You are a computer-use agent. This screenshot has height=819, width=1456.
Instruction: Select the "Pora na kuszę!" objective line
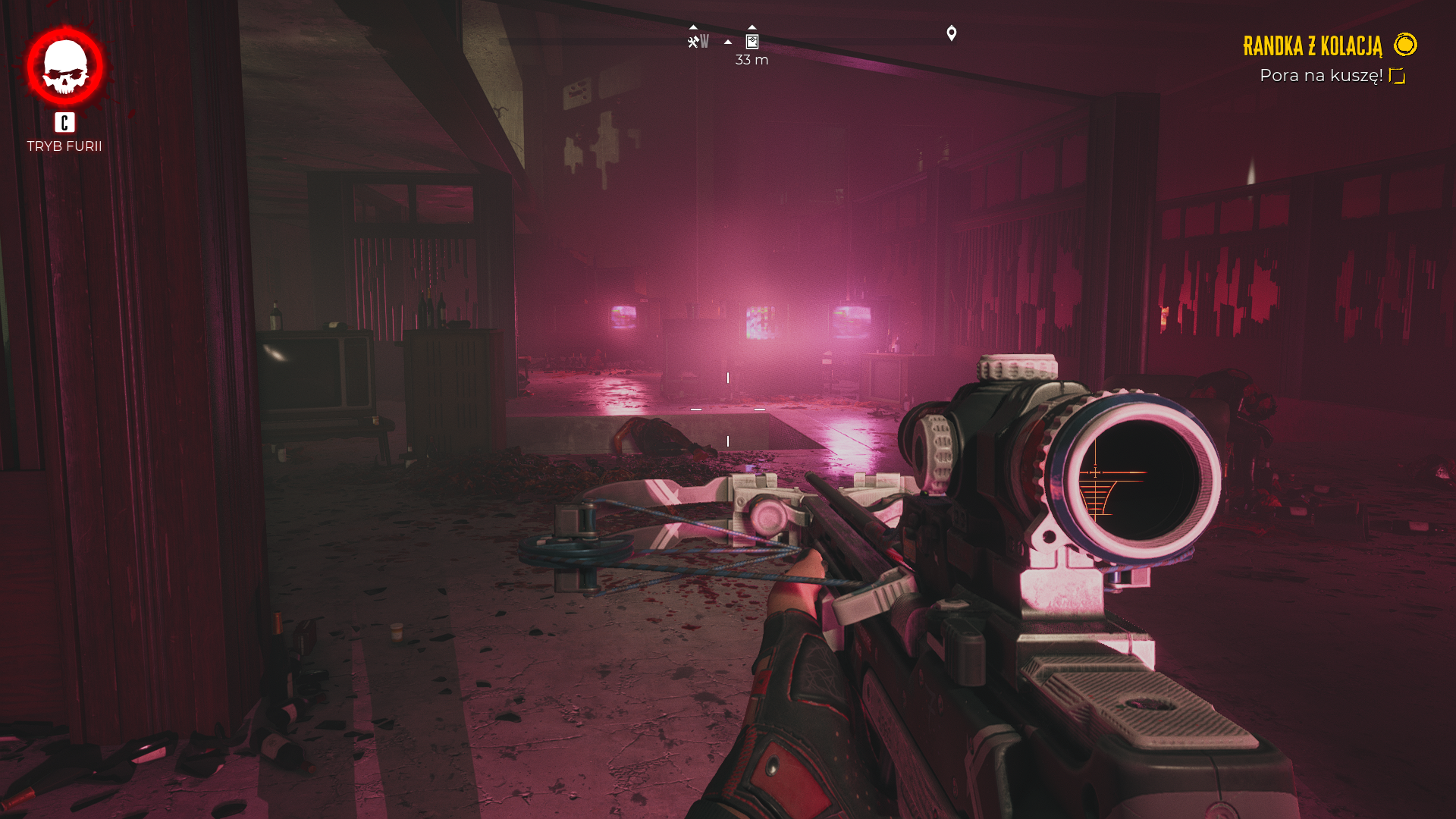pos(1320,76)
